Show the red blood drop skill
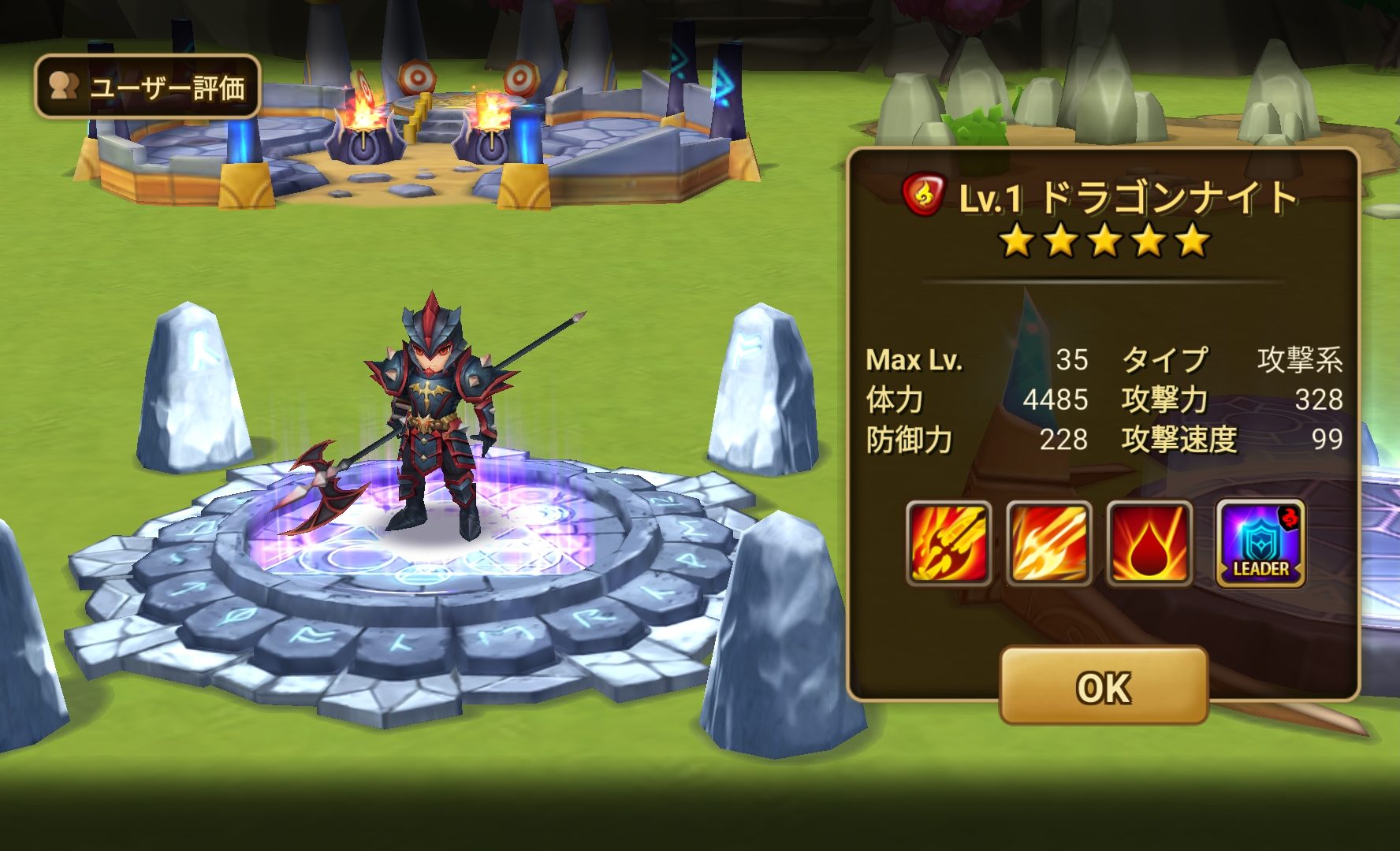This screenshot has width=1400, height=851. tap(1149, 543)
